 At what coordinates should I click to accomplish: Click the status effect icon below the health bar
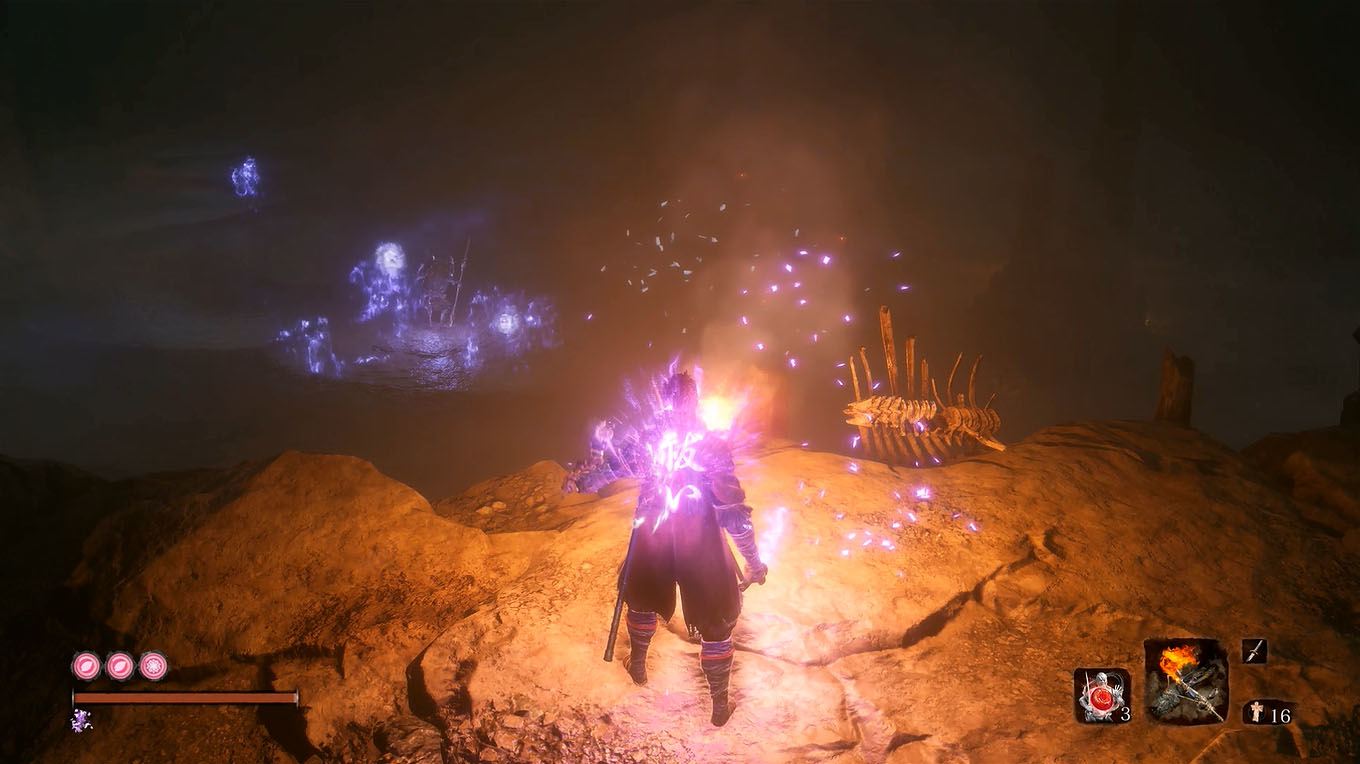pyautogui.click(x=80, y=720)
